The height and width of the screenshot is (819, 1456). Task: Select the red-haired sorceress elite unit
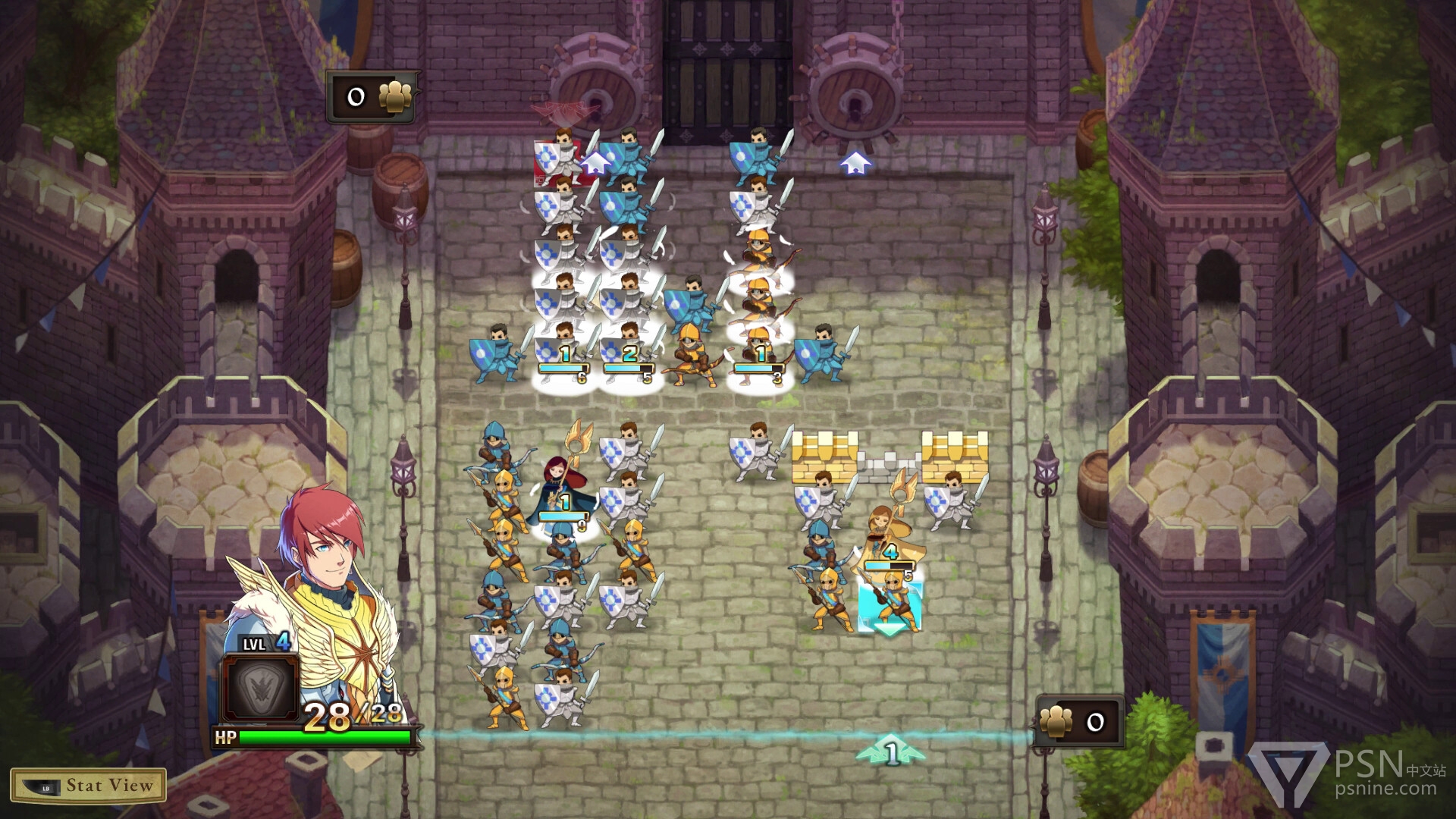[x=562, y=489]
